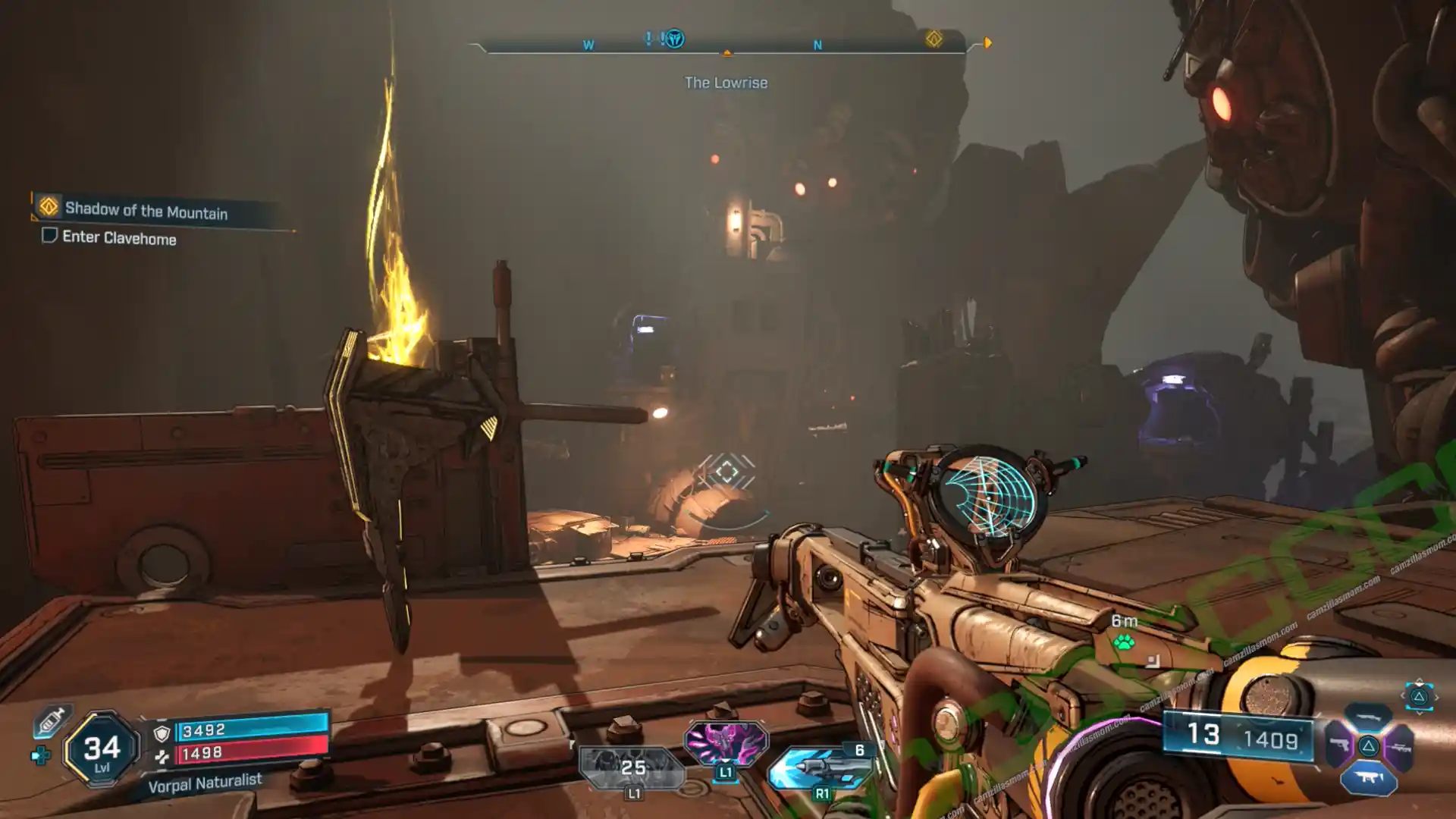
Task: Select the Shadow of the Mountain quest tracker
Action: [x=146, y=210]
